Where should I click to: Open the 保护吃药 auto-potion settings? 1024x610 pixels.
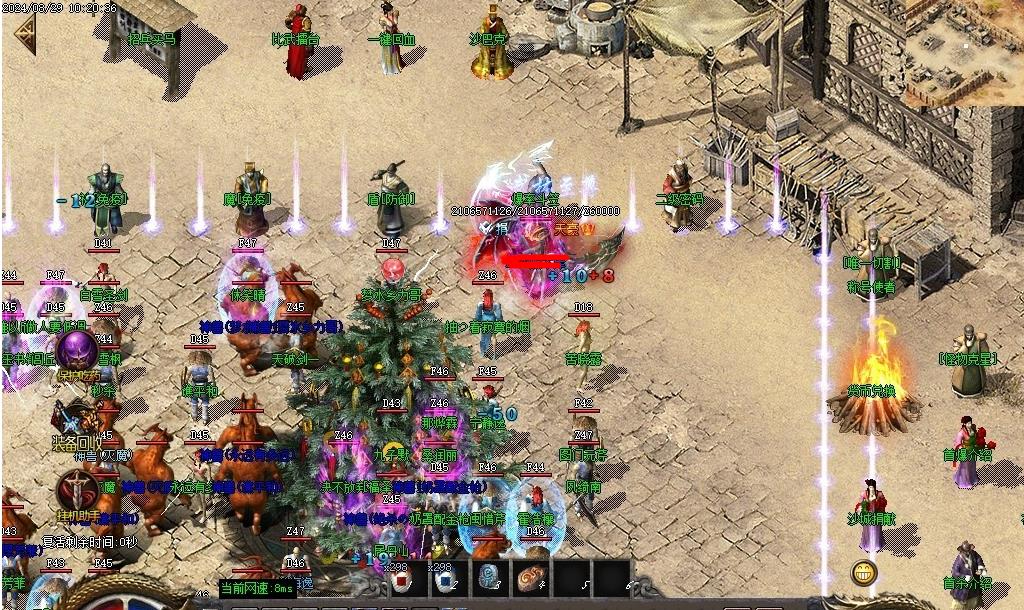click(75, 352)
